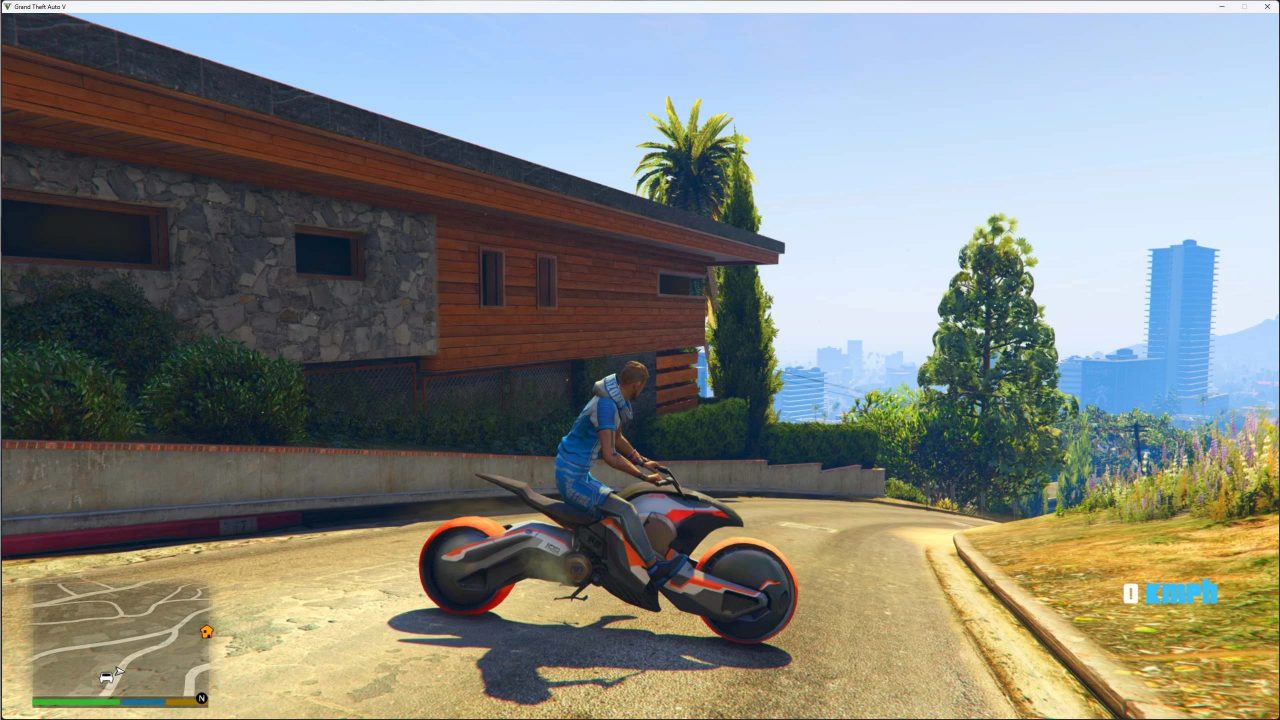Maximize the Grand Theft Auto V window
1280x720 pixels.
1244,6
